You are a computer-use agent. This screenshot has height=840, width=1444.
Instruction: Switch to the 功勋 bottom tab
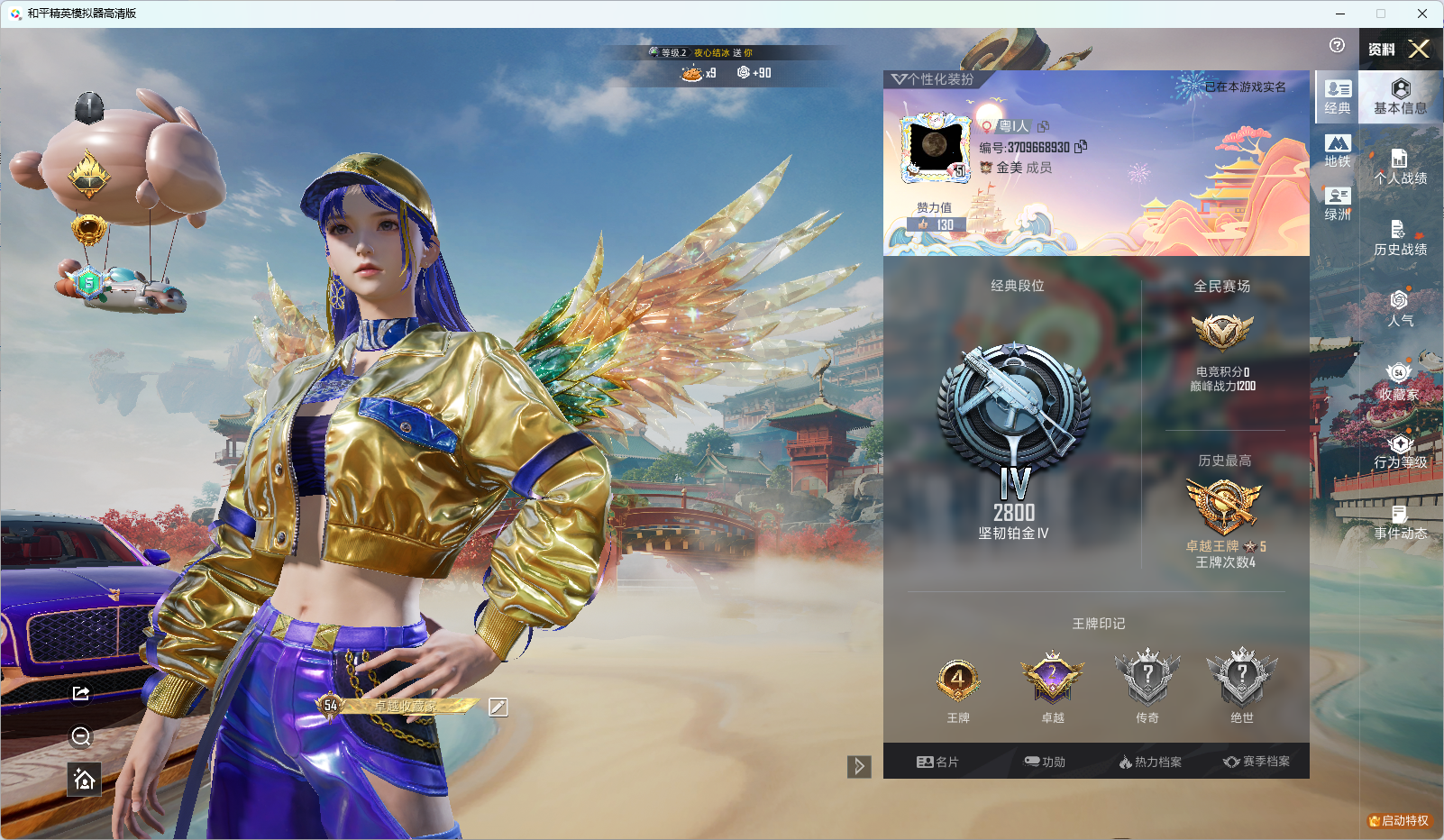pyautogui.click(x=1045, y=762)
